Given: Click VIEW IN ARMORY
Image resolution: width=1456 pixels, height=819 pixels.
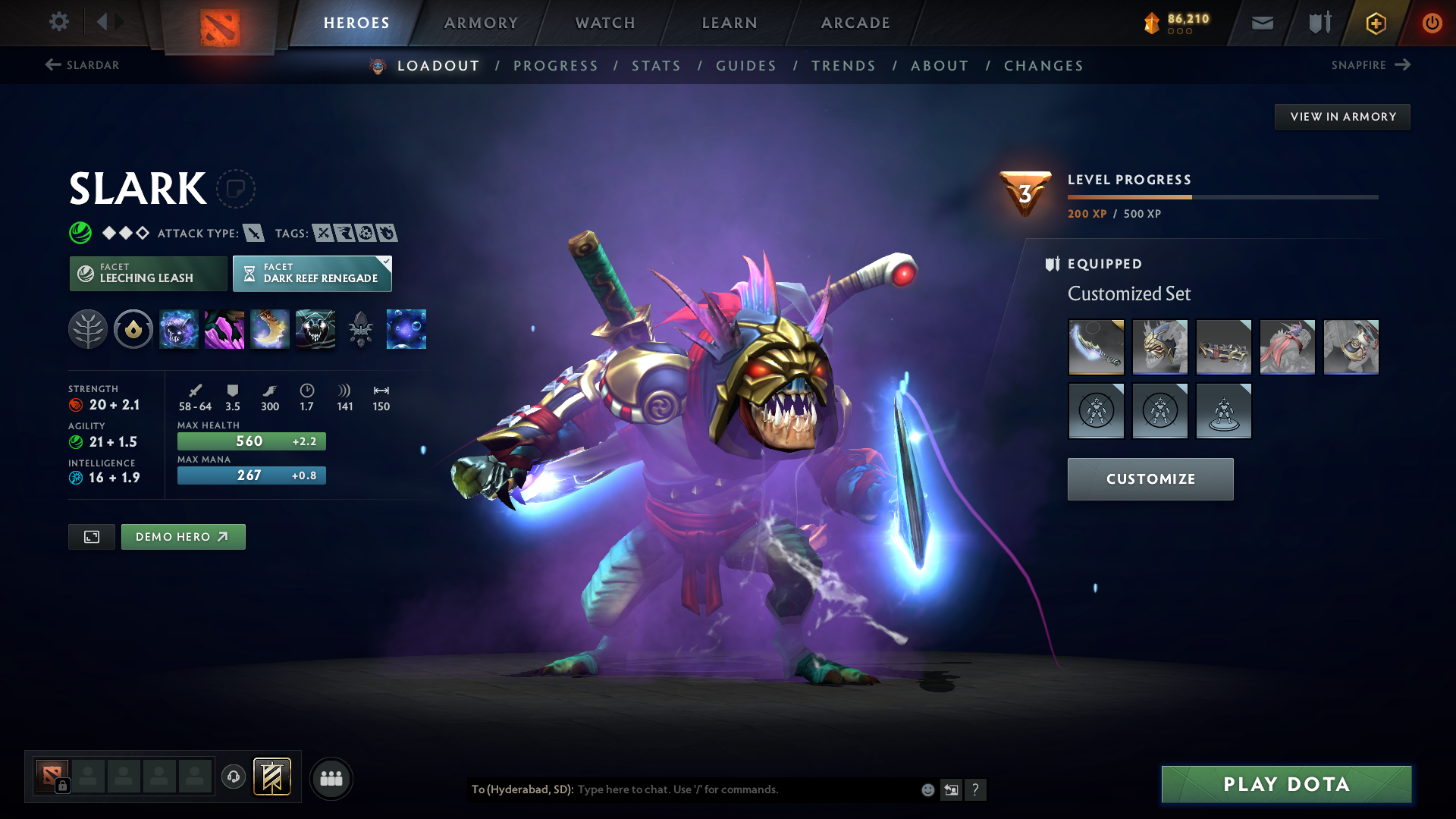Looking at the screenshot, I should [x=1342, y=116].
